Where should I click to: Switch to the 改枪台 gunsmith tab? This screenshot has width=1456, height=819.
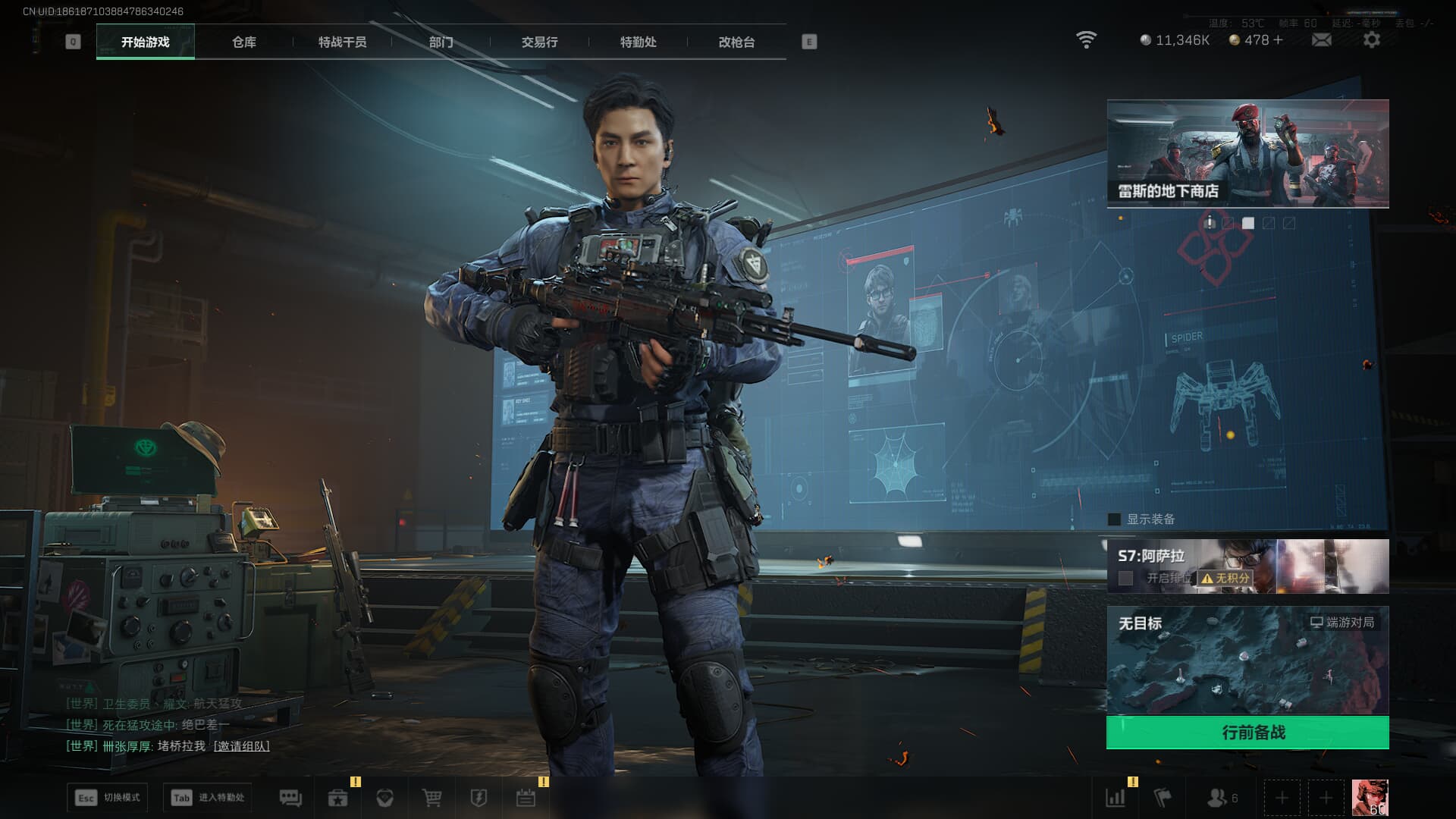click(736, 42)
